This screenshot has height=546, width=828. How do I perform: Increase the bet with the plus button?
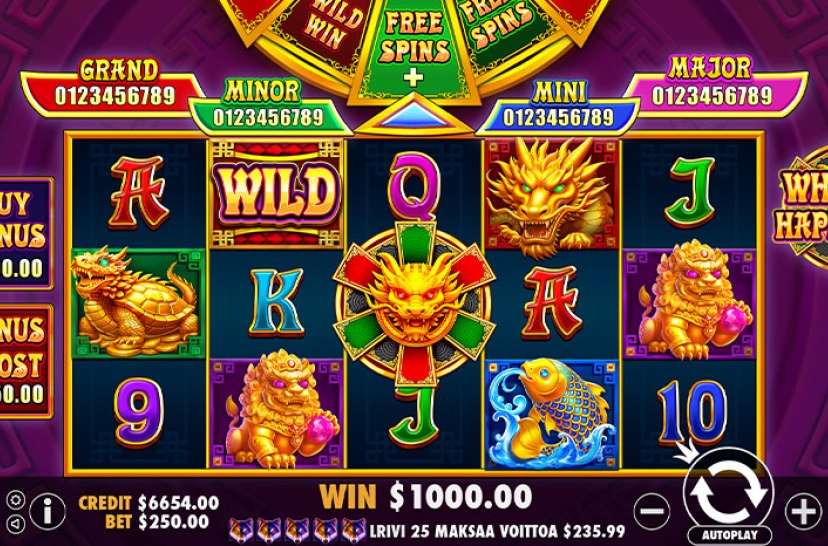[804, 511]
